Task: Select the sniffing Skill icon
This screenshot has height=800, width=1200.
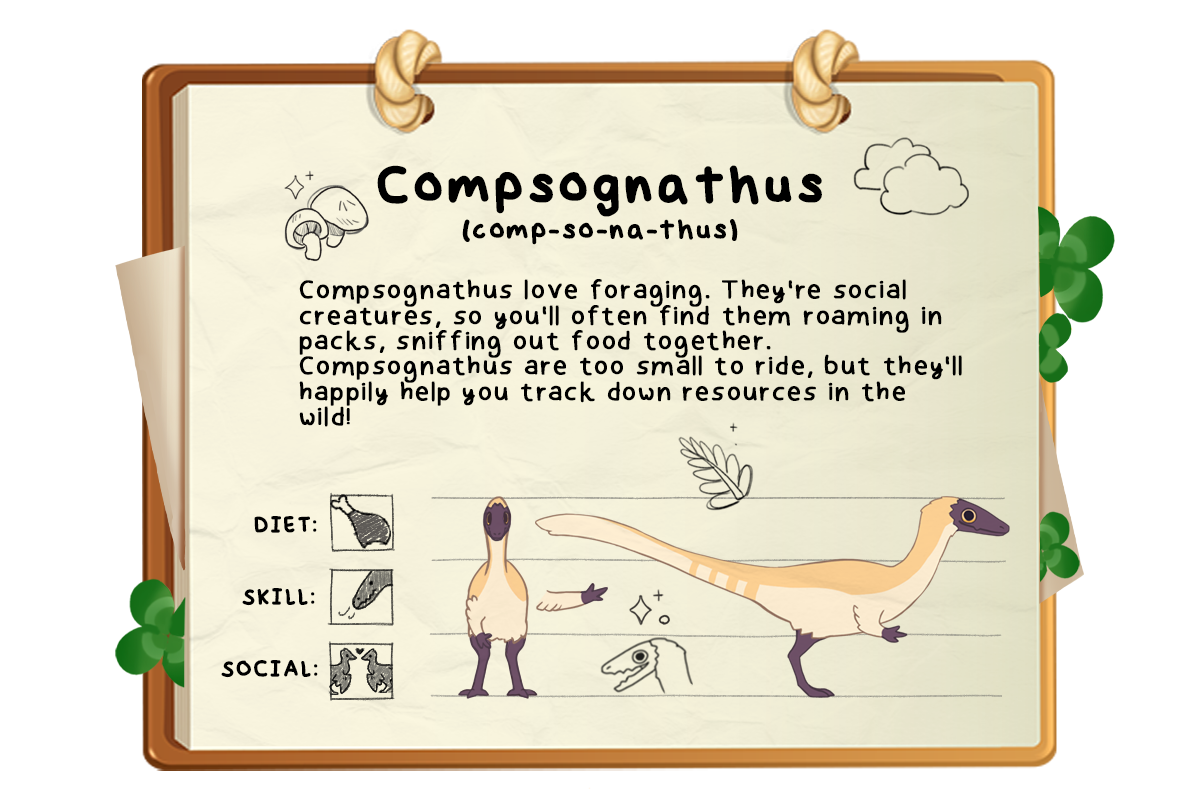Action: pyautogui.click(x=361, y=597)
